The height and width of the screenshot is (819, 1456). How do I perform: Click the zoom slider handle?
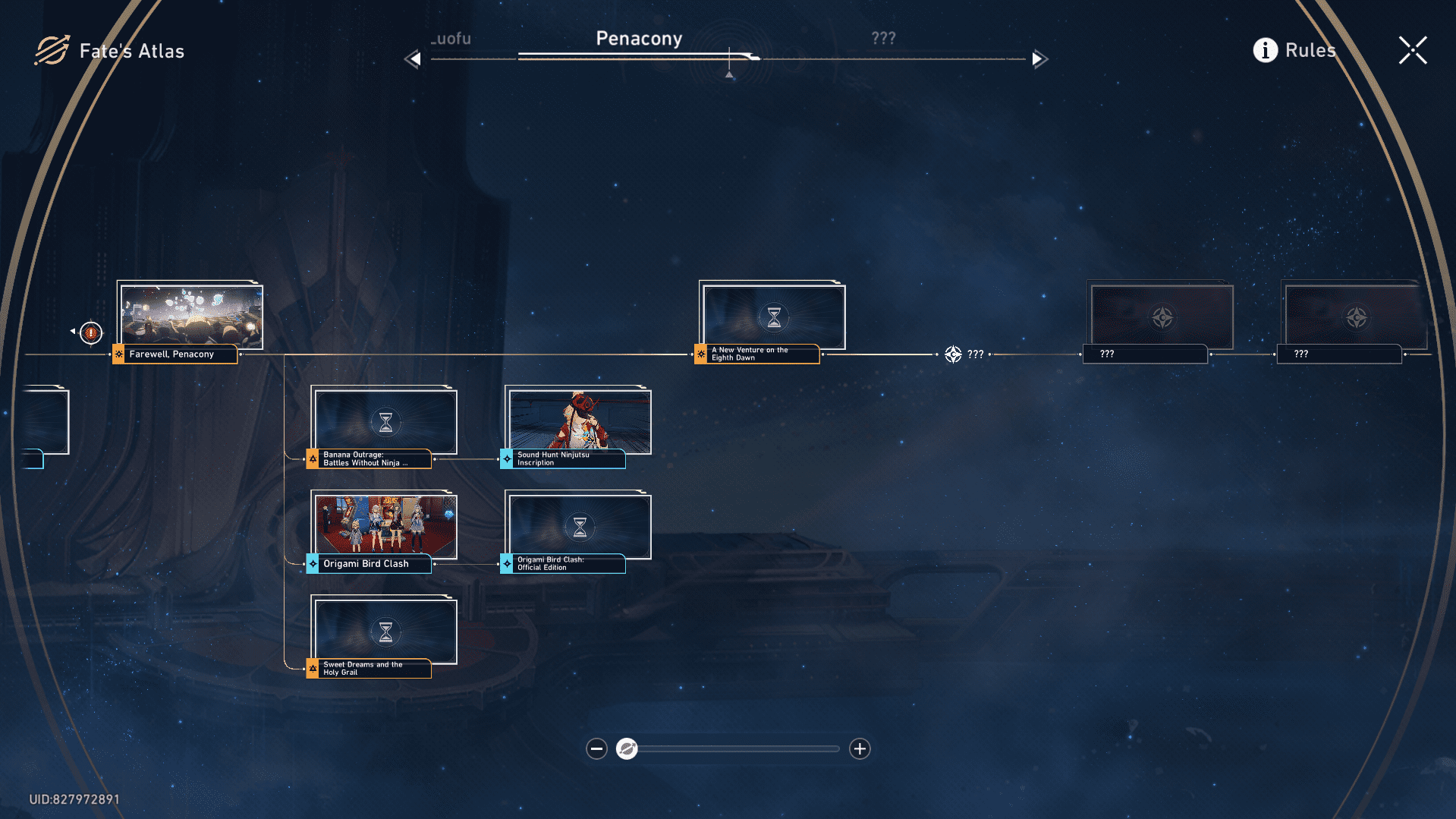click(x=627, y=749)
